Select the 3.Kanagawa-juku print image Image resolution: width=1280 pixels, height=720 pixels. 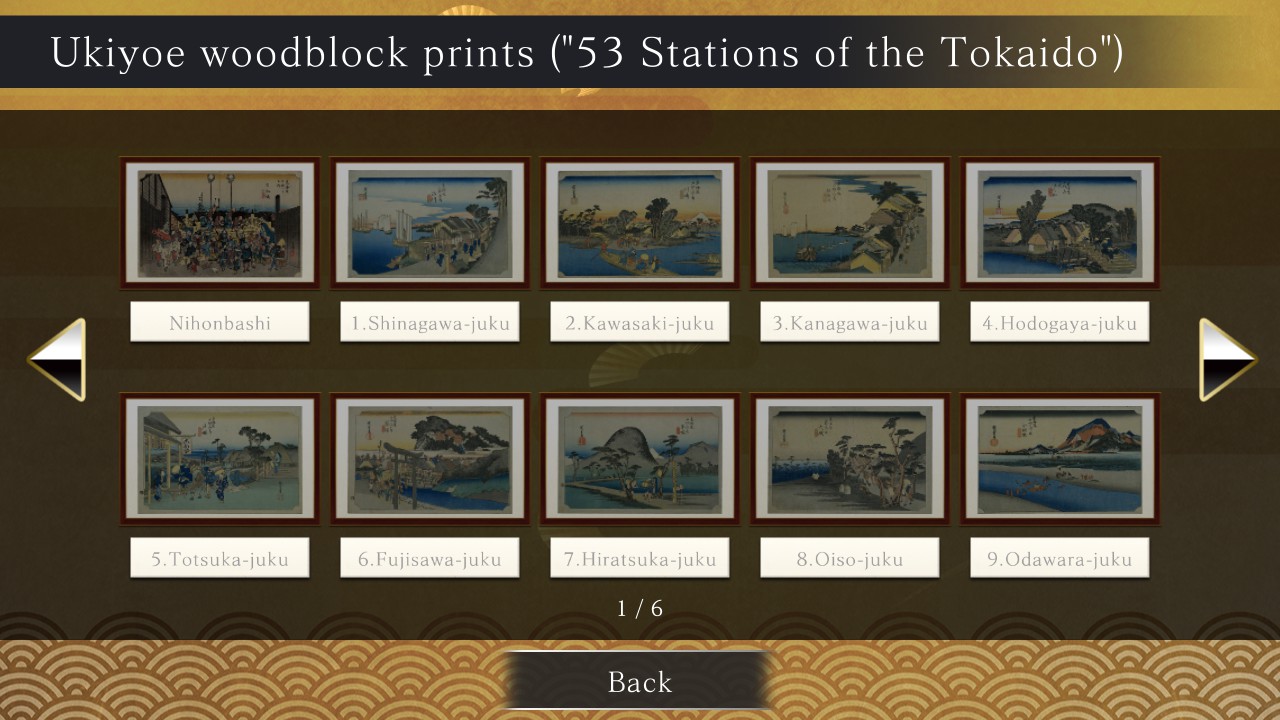[849, 222]
